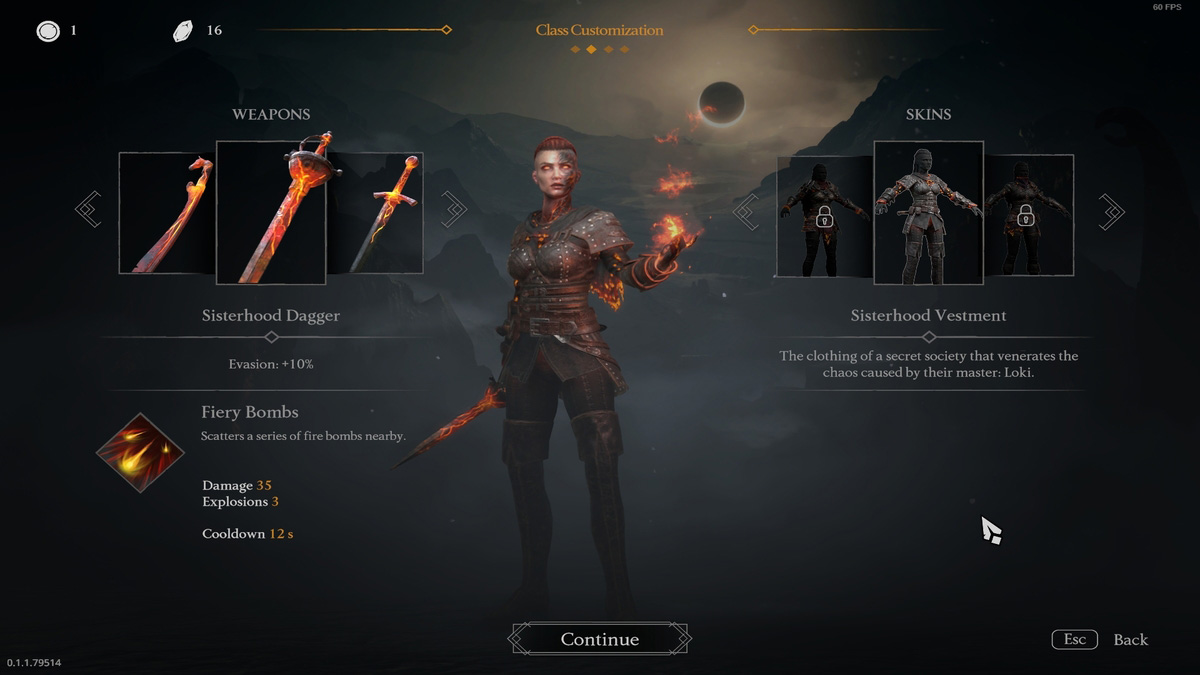Click the Fiery Bombs ability icon
The width and height of the screenshot is (1200, 675).
point(140,453)
